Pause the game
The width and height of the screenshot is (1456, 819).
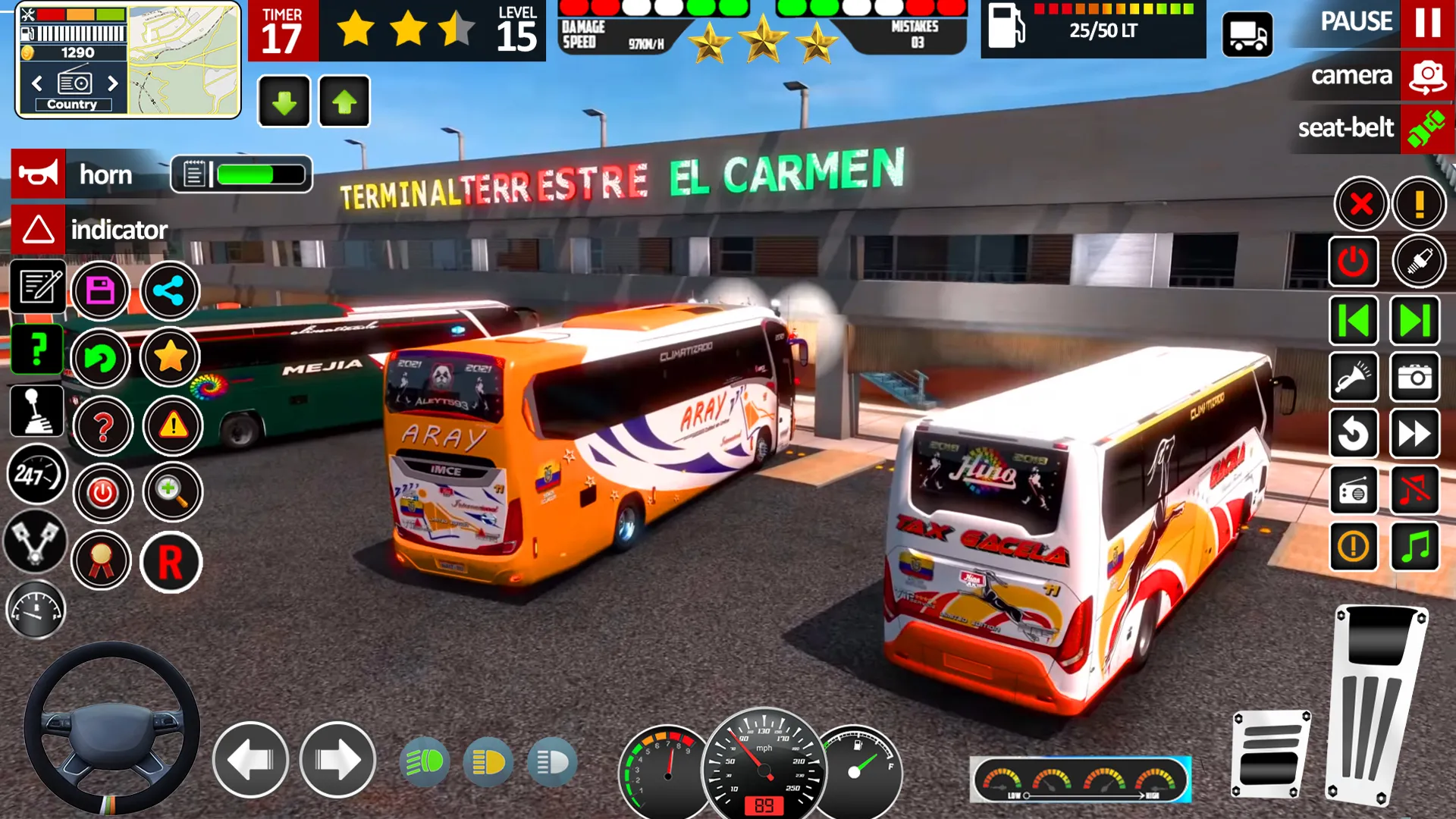(1427, 23)
